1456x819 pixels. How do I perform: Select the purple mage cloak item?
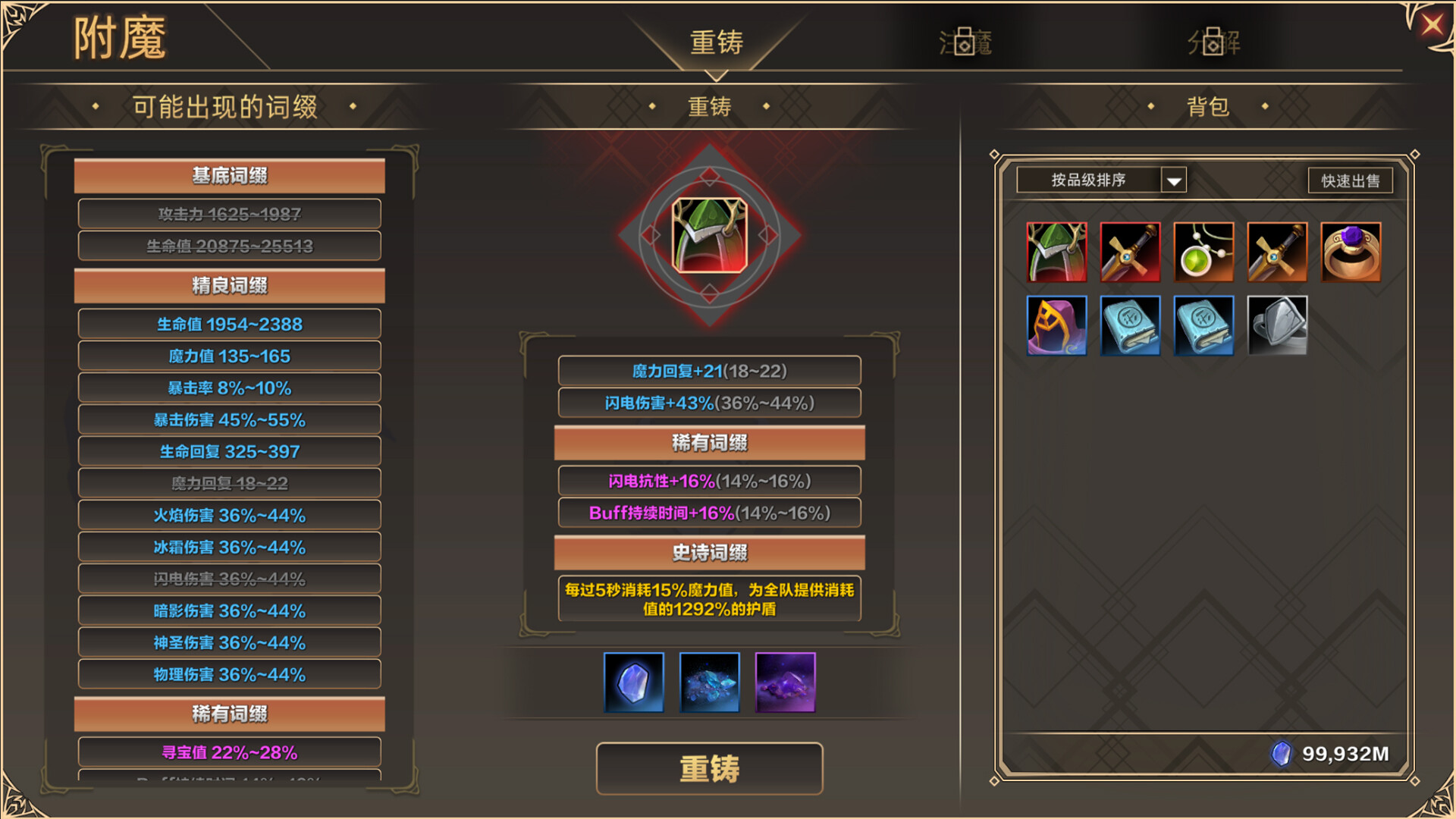pos(1057,326)
